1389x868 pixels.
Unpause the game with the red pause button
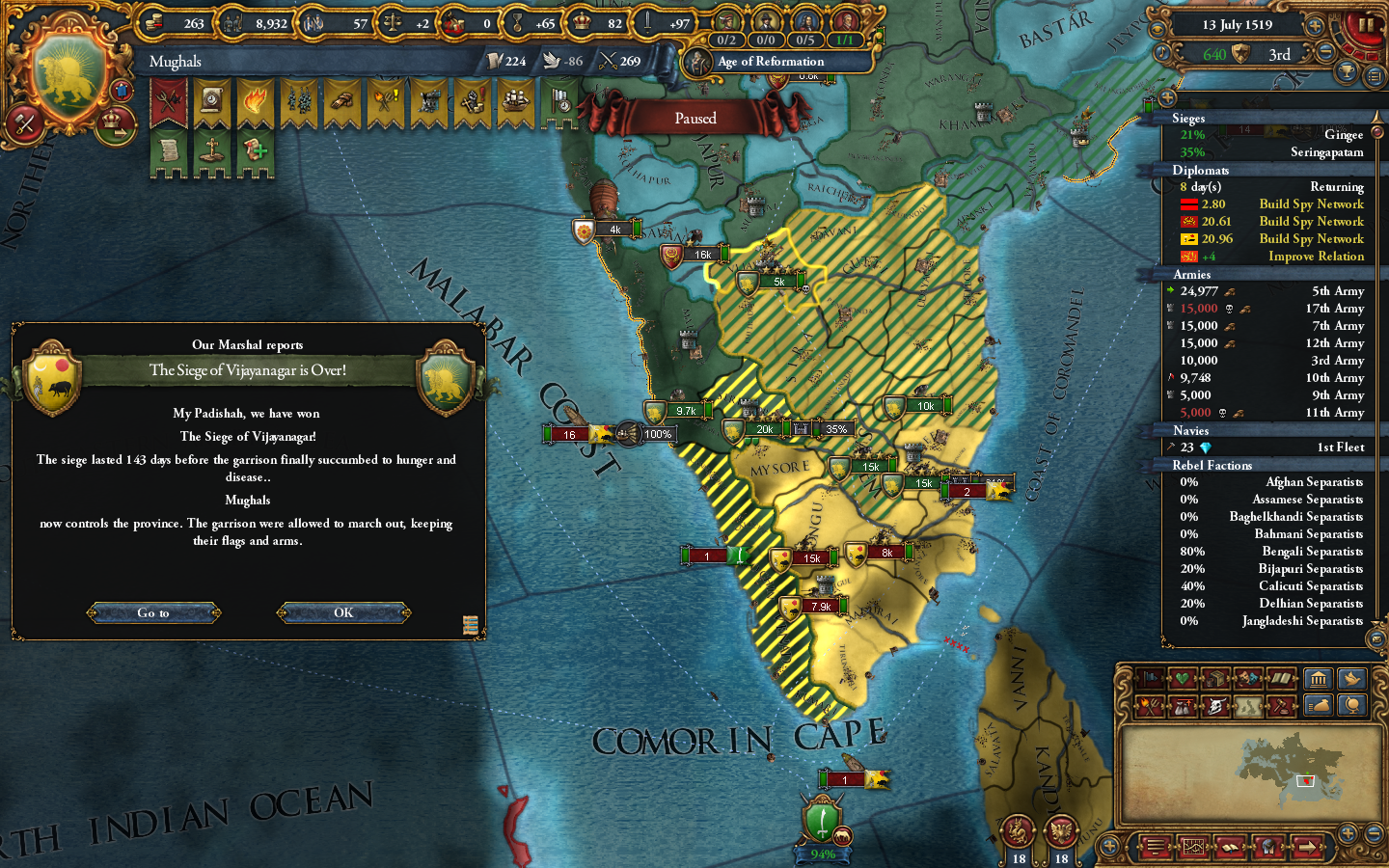[x=1366, y=26]
